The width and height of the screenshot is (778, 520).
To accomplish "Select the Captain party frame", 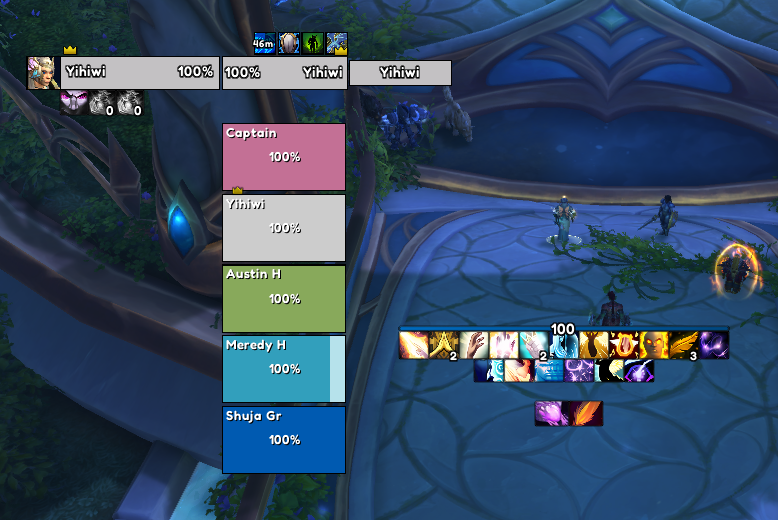I will pos(284,156).
